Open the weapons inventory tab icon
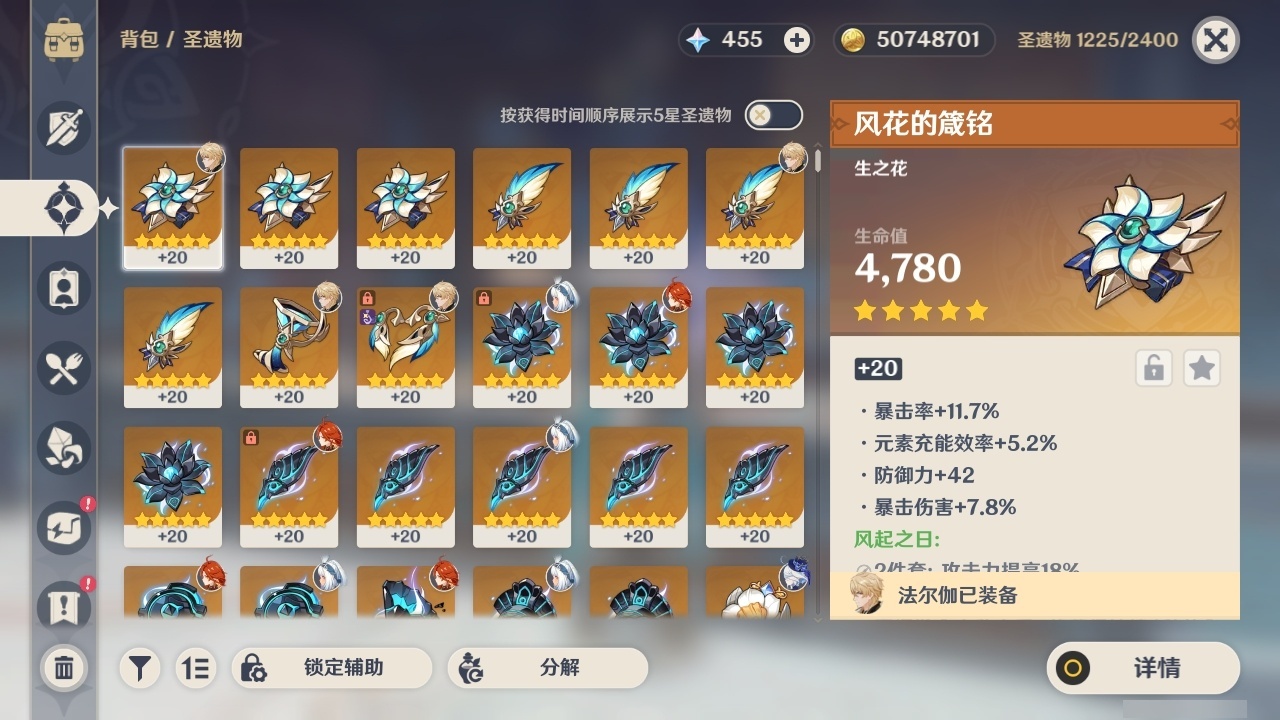Image resolution: width=1280 pixels, height=720 pixels. coord(63,127)
